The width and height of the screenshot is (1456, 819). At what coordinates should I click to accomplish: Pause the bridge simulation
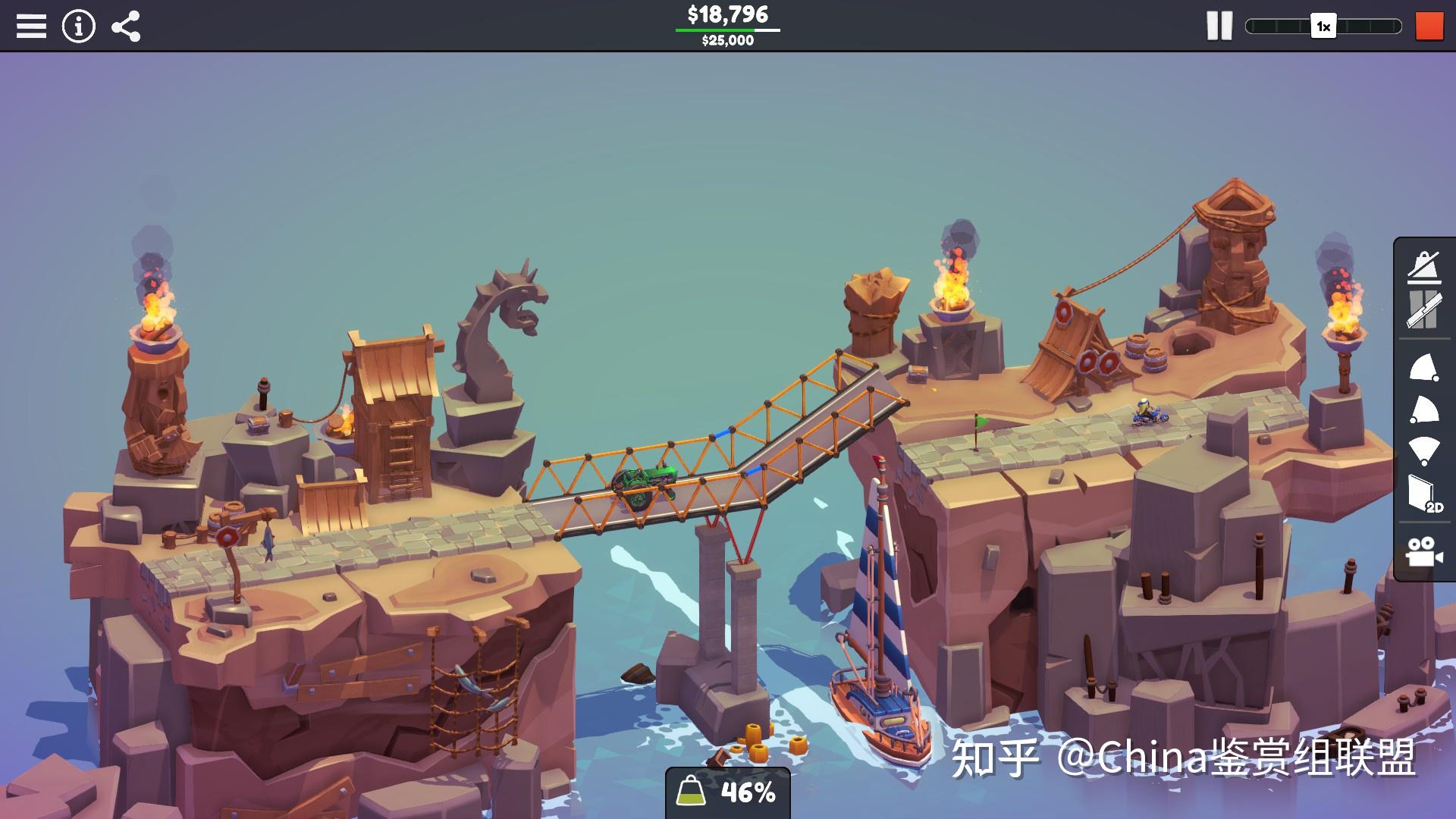tap(1219, 27)
